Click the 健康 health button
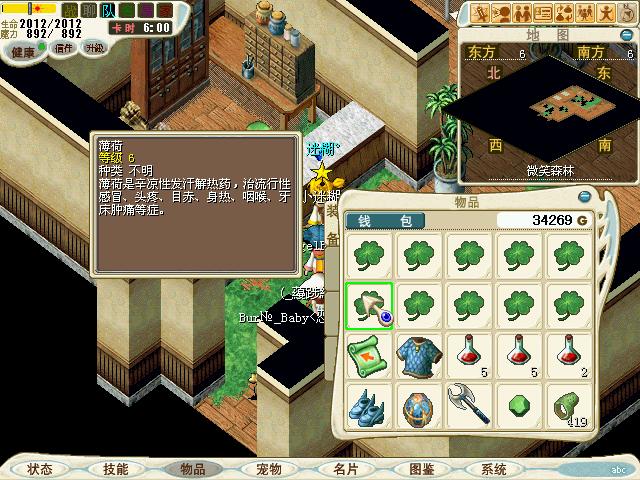Image resolution: width=640 pixels, height=480 pixels. (x=24, y=50)
